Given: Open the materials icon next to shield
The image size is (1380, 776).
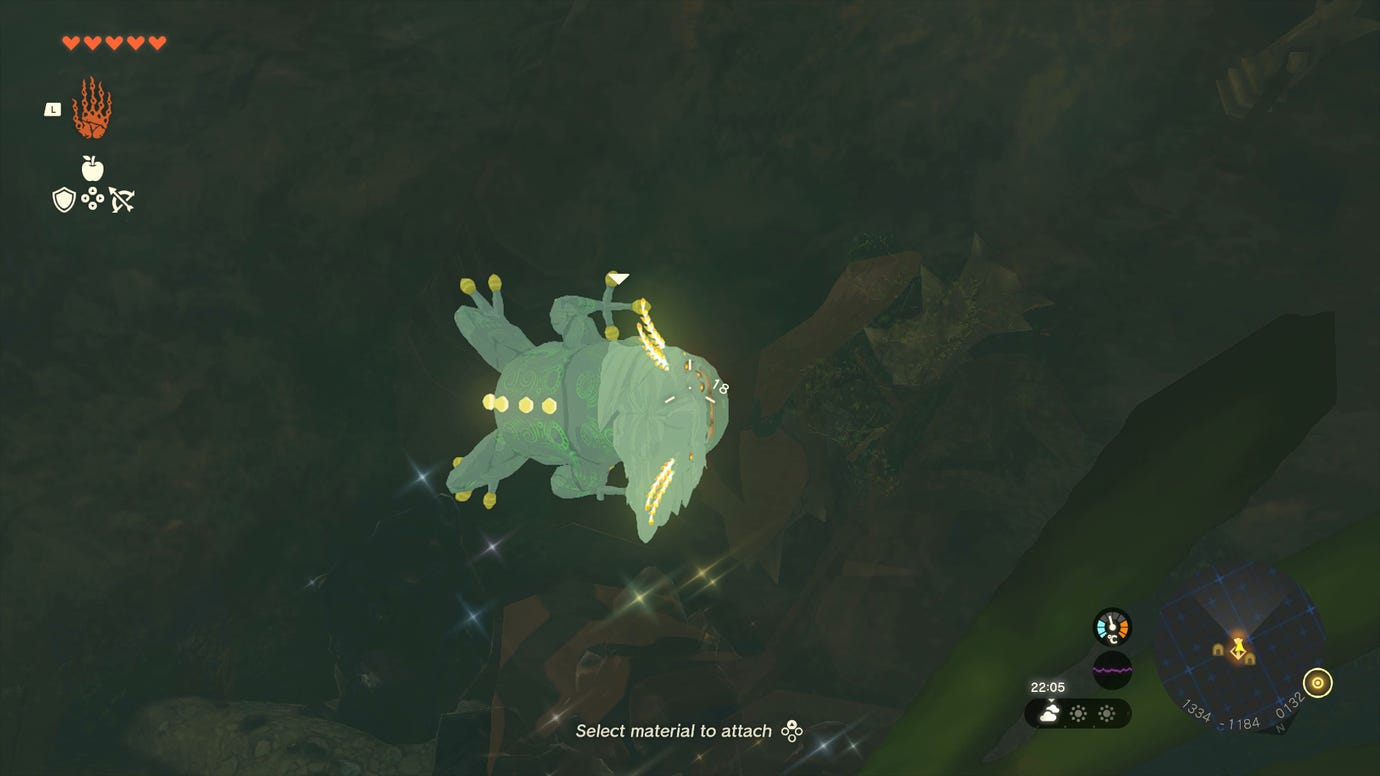Looking at the screenshot, I should pyautogui.click(x=93, y=197).
